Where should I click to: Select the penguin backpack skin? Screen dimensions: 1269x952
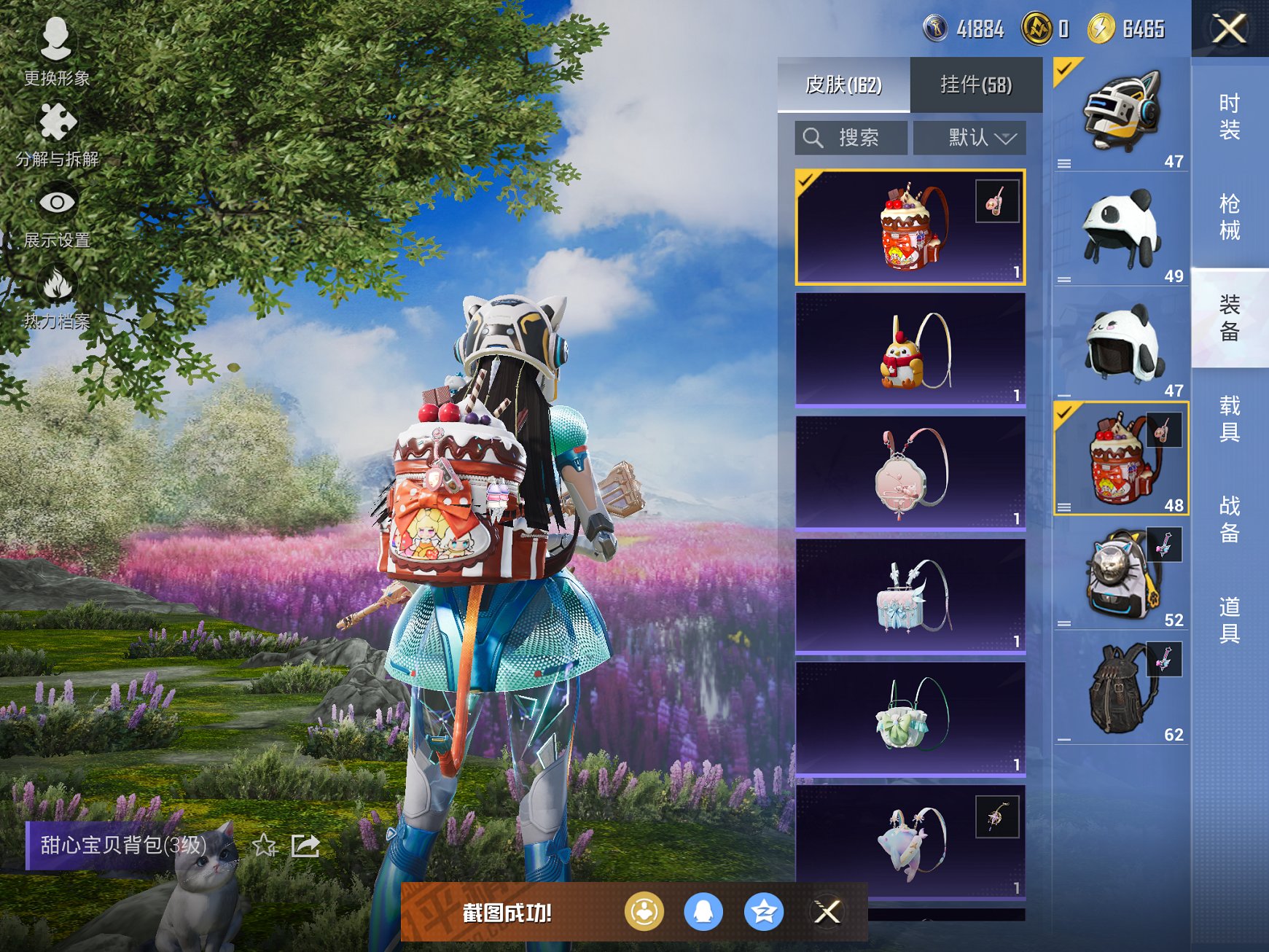[910, 349]
